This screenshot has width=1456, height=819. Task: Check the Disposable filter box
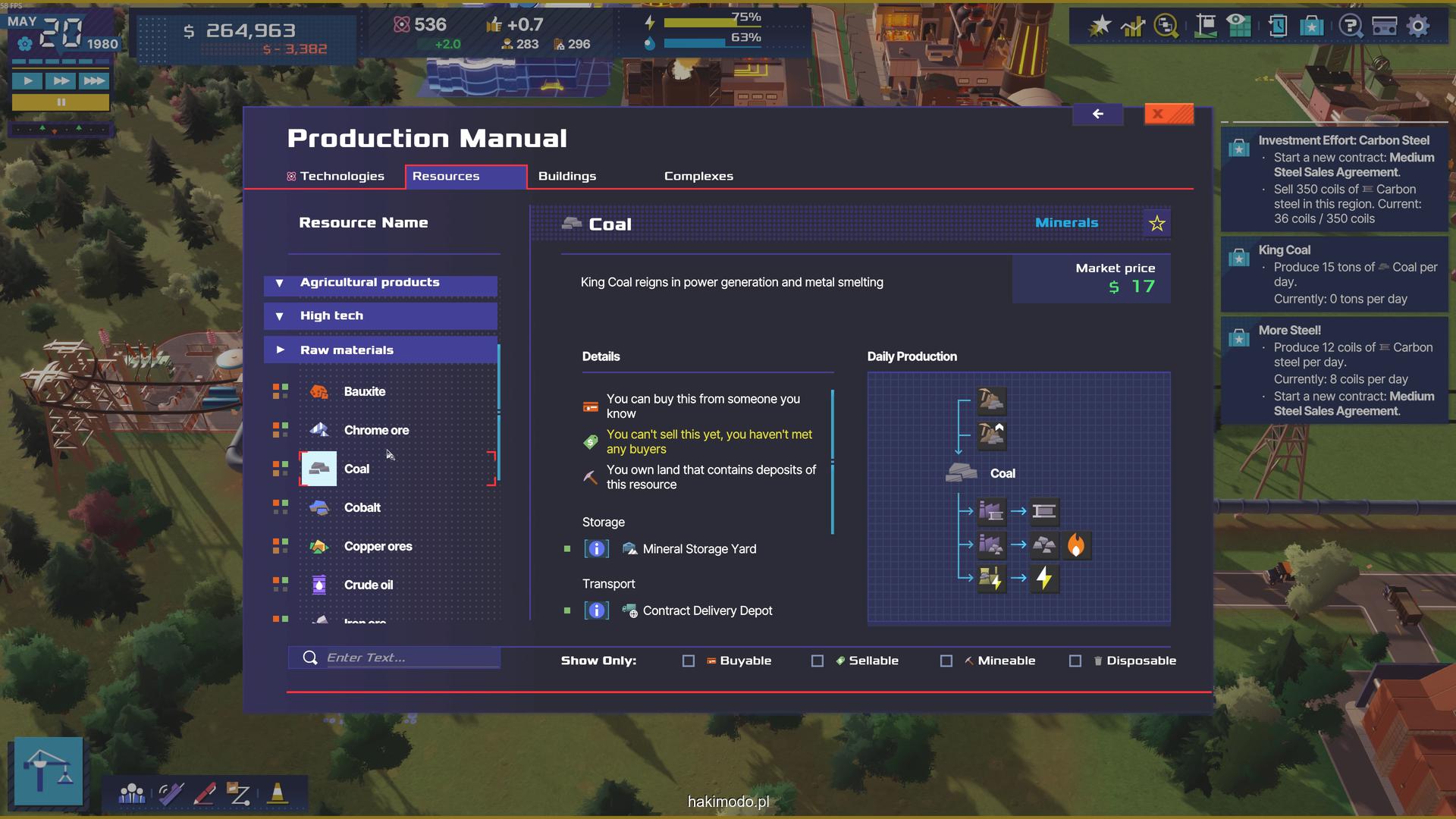(x=1075, y=661)
